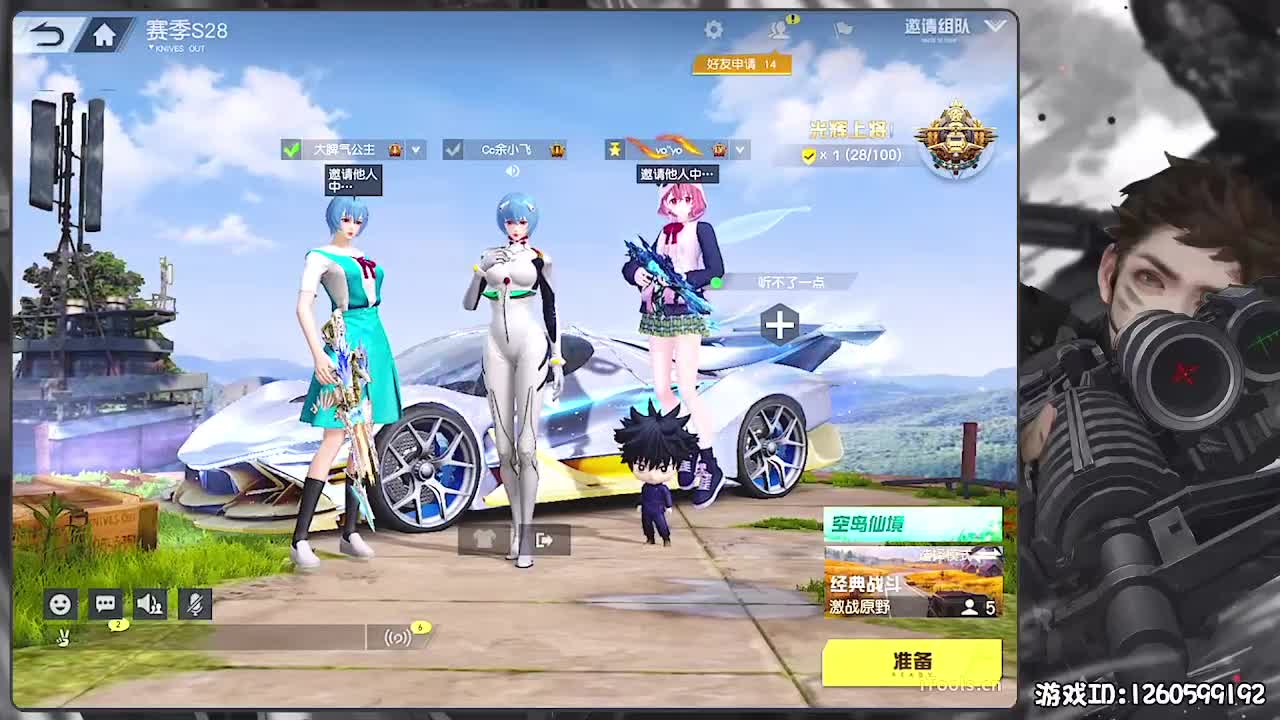
Task: Open dropdown arrow beside Cc余小飞 nameplate
Action: tap(565, 150)
